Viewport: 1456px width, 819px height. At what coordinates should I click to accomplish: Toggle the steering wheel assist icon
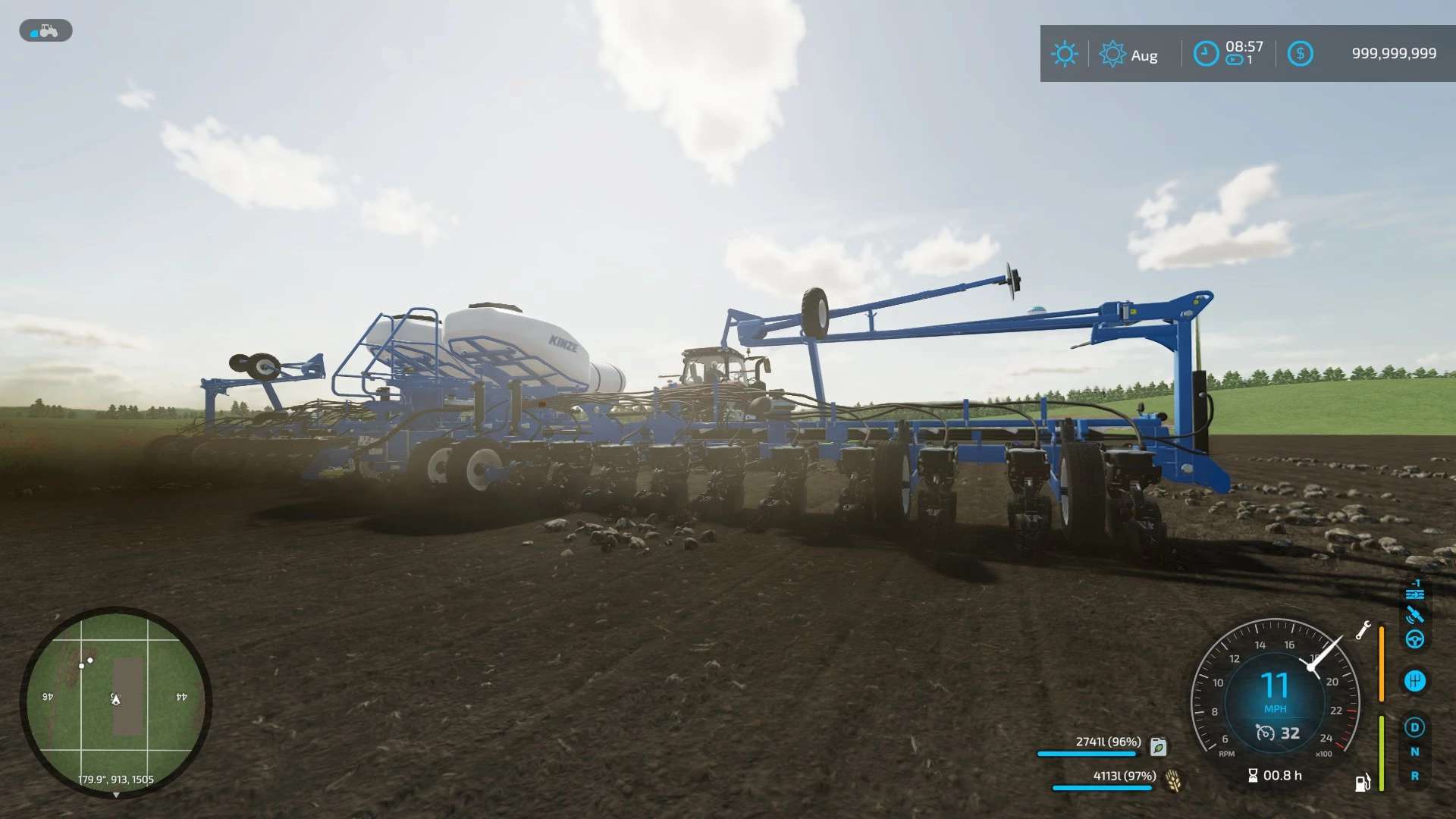click(x=1414, y=640)
